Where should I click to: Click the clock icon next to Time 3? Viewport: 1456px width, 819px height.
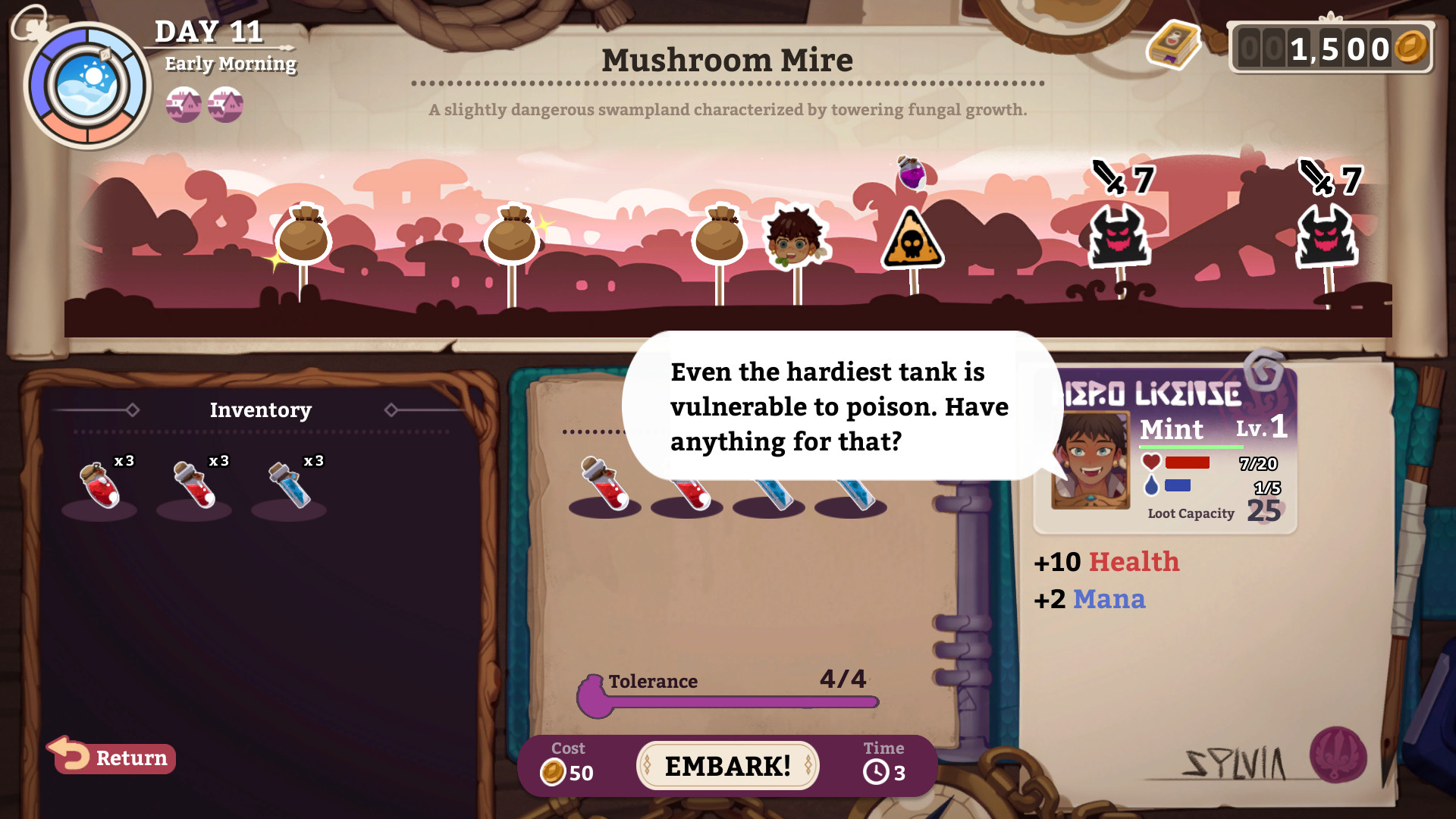click(x=876, y=770)
